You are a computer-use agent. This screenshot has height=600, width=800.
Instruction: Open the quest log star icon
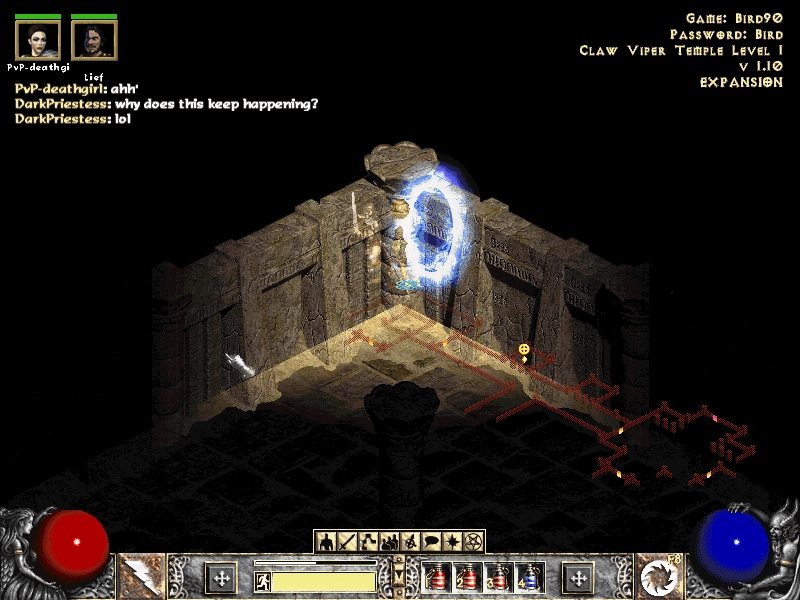pyautogui.click(x=452, y=542)
